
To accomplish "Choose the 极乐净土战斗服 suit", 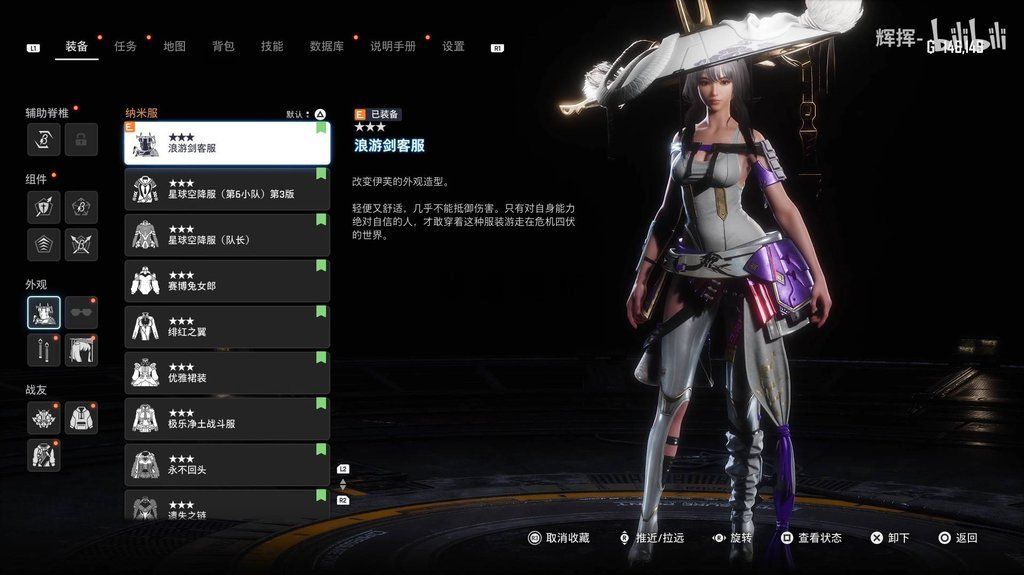I will pos(227,418).
